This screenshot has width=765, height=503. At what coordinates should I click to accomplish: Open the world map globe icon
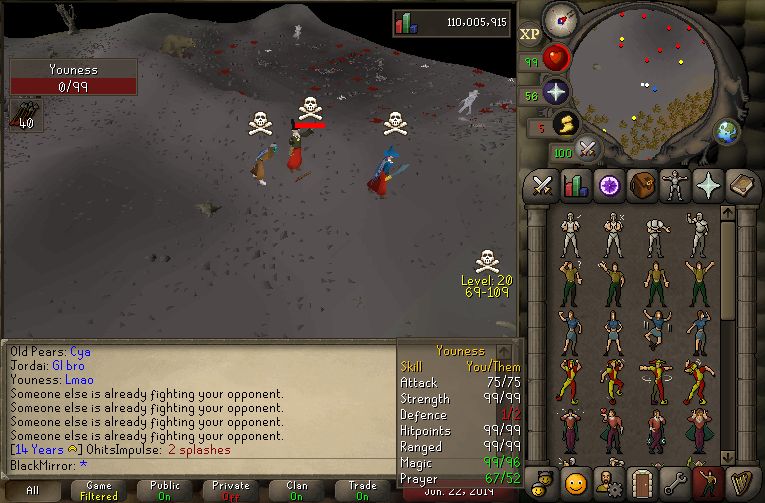(726, 131)
